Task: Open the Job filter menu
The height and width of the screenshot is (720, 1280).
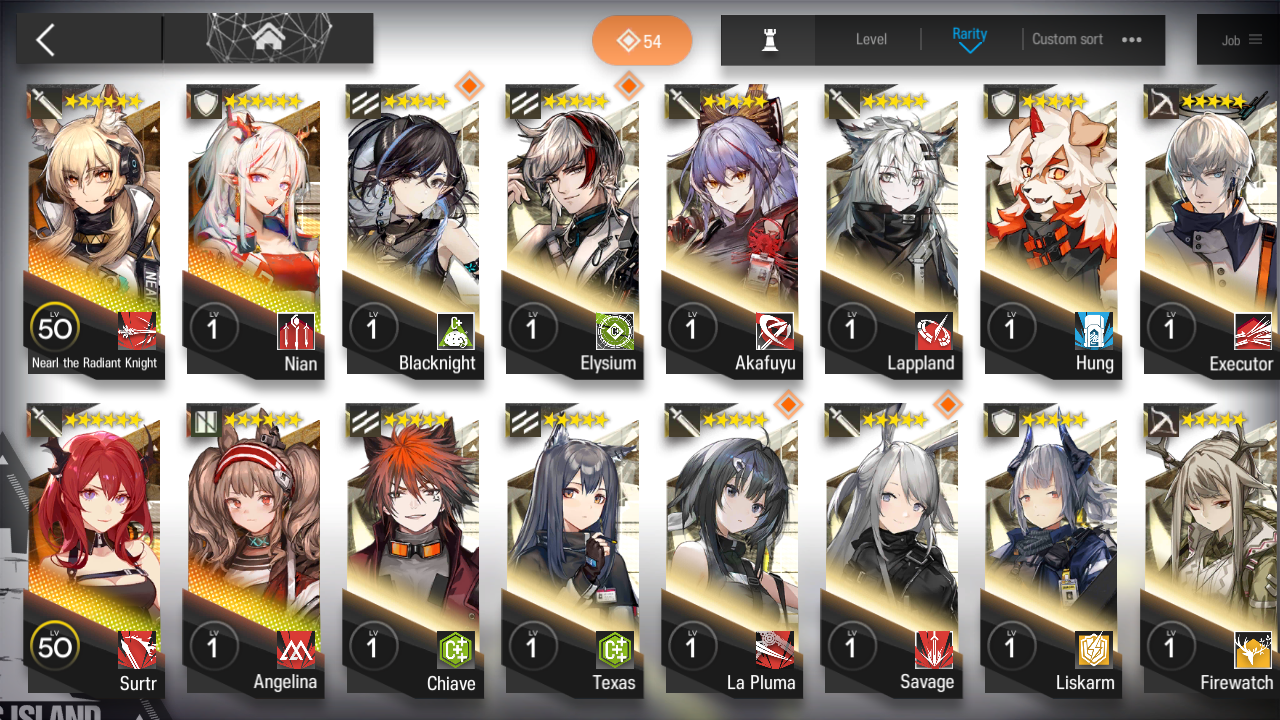Action: (x=1242, y=40)
